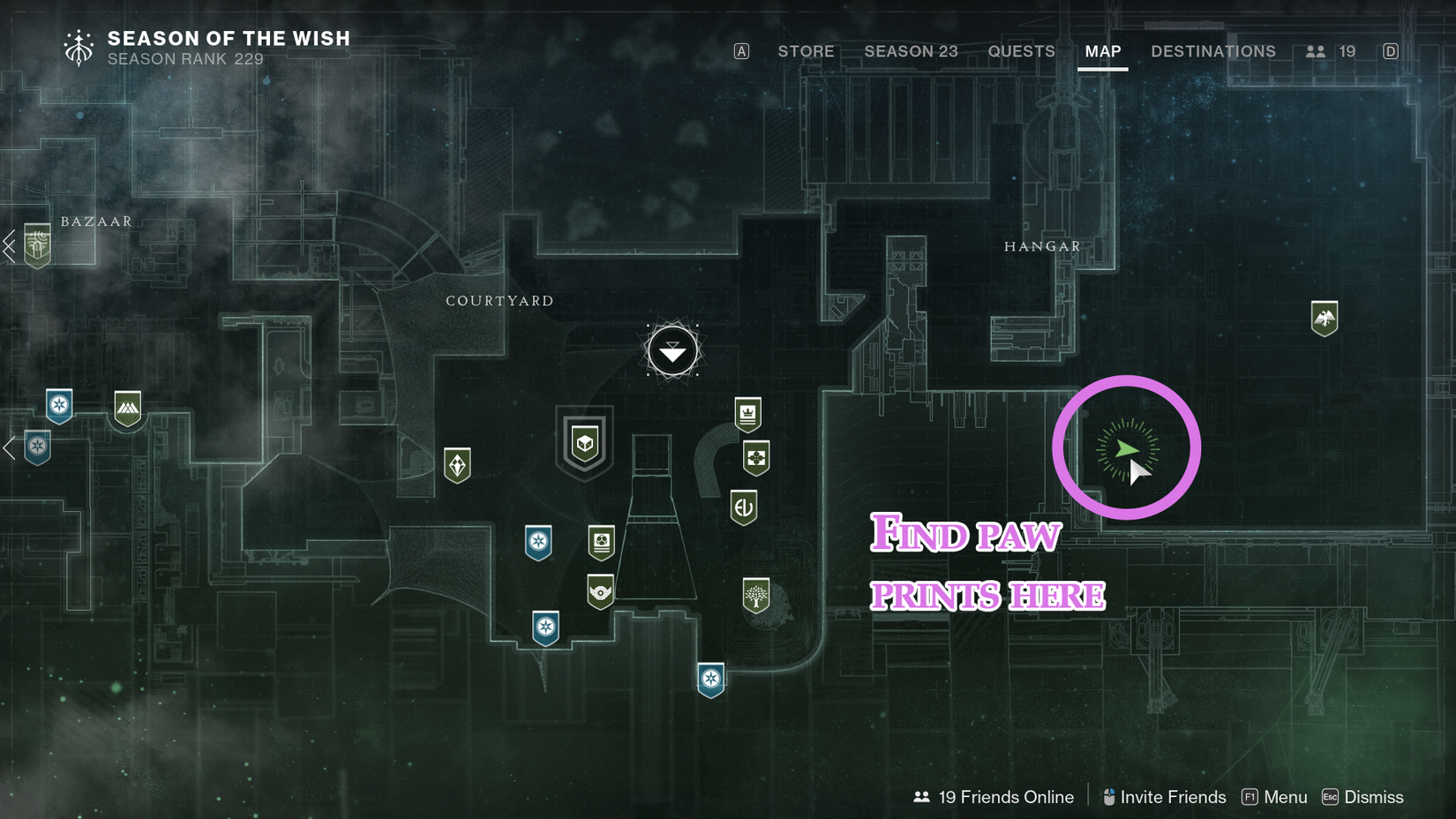The image size is (1456, 819).
Task: Open Master Rahool's gem-shaped Cryptarch icon
Action: pos(458,464)
